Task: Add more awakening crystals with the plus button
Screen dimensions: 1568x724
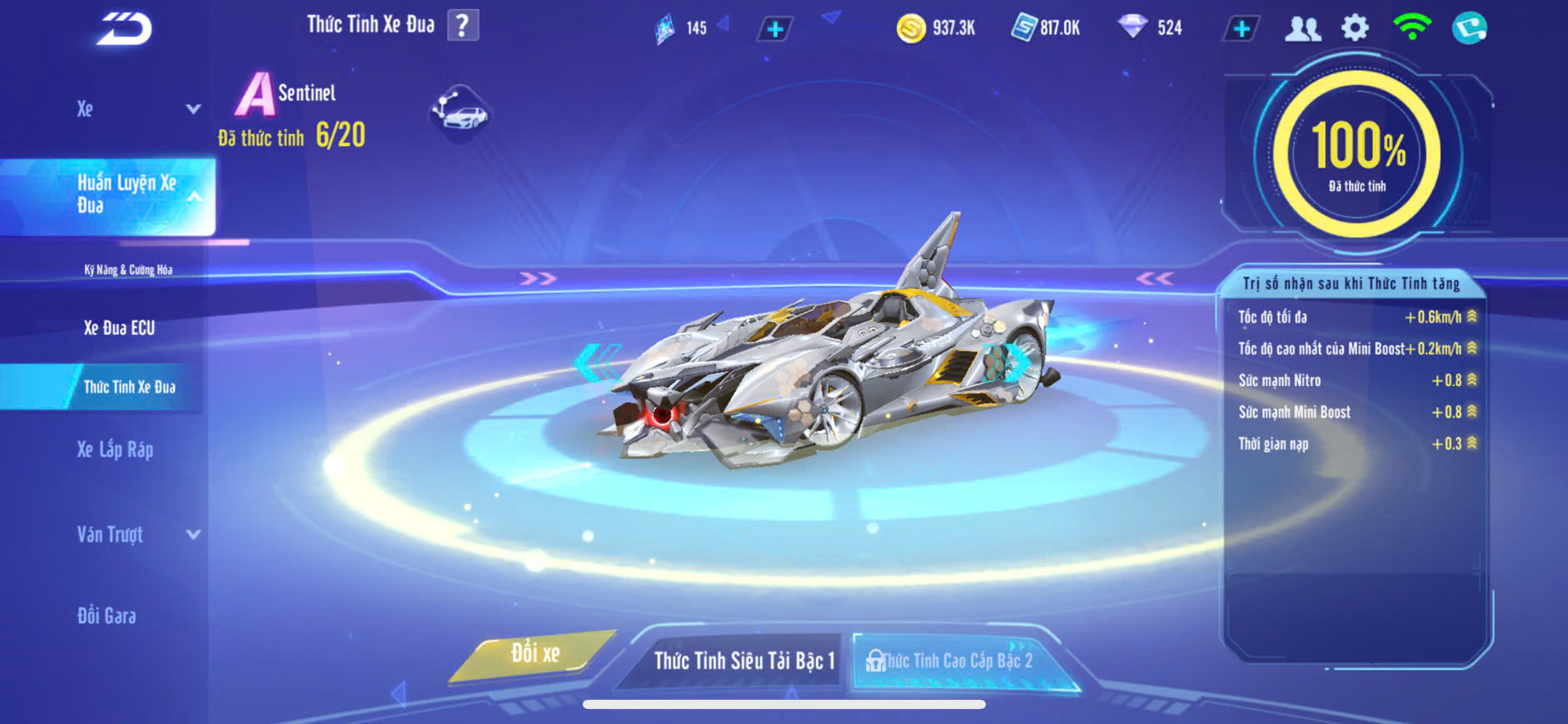Action: pyautogui.click(x=775, y=29)
